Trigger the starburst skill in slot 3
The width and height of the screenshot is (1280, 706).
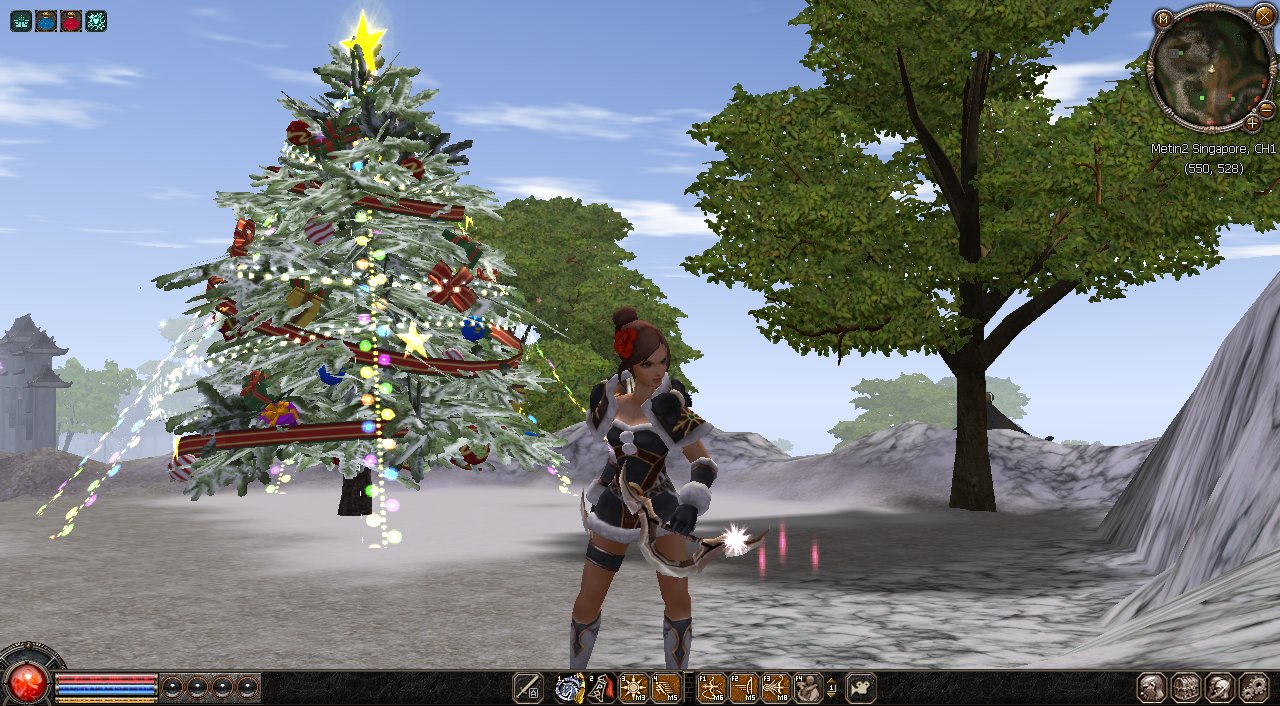pyautogui.click(x=633, y=687)
